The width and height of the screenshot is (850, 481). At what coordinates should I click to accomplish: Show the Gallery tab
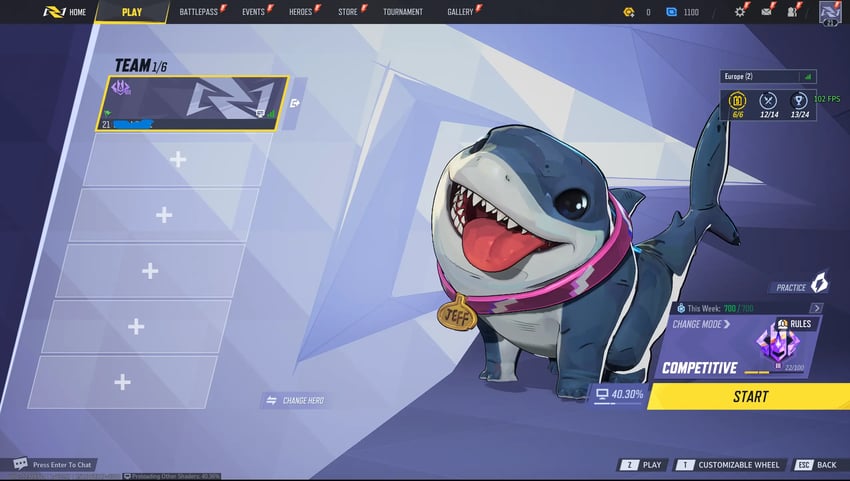click(460, 12)
